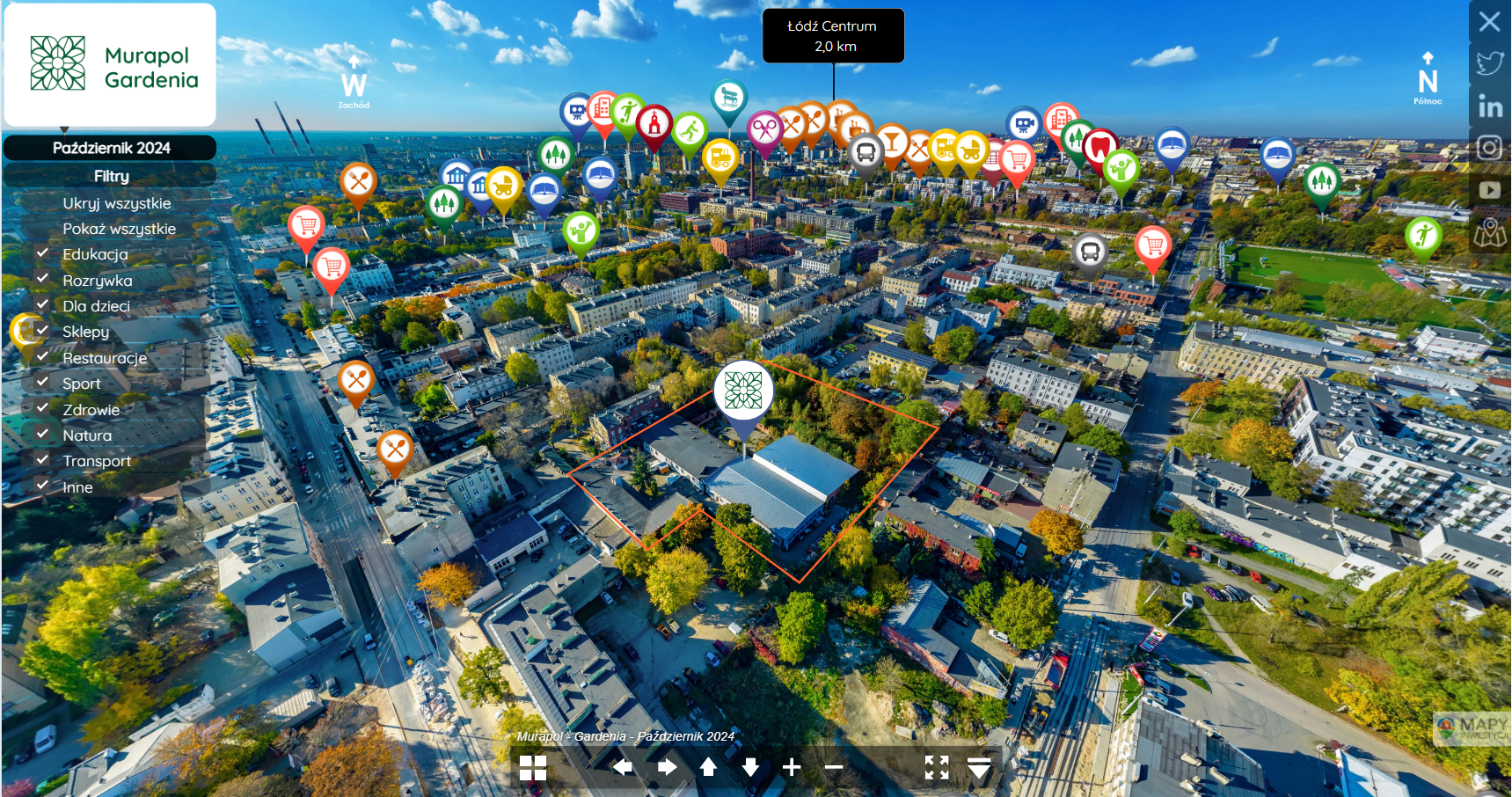Open the Murapol Gardenia location marker
1512x797 pixels.
743,391
